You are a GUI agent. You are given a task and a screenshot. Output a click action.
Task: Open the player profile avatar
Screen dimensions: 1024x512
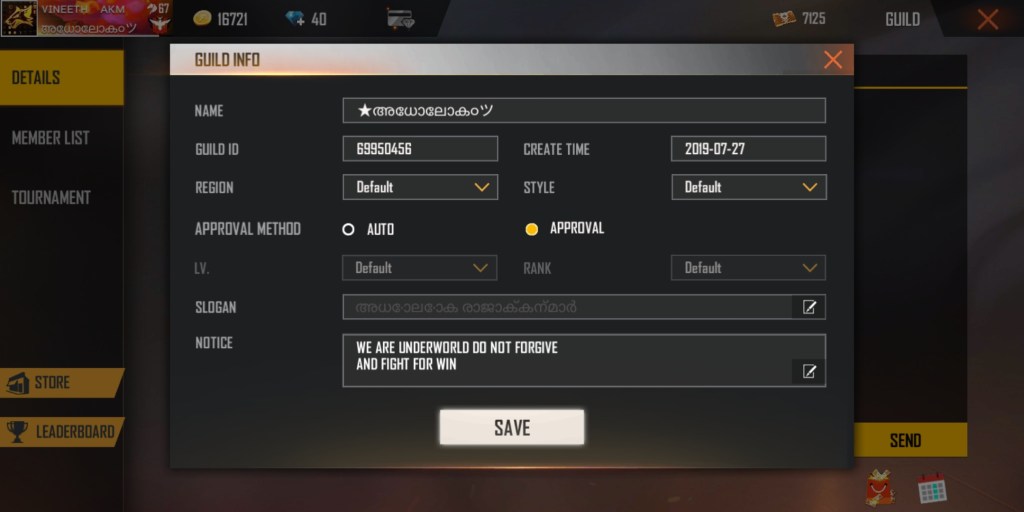coord(19,18)
